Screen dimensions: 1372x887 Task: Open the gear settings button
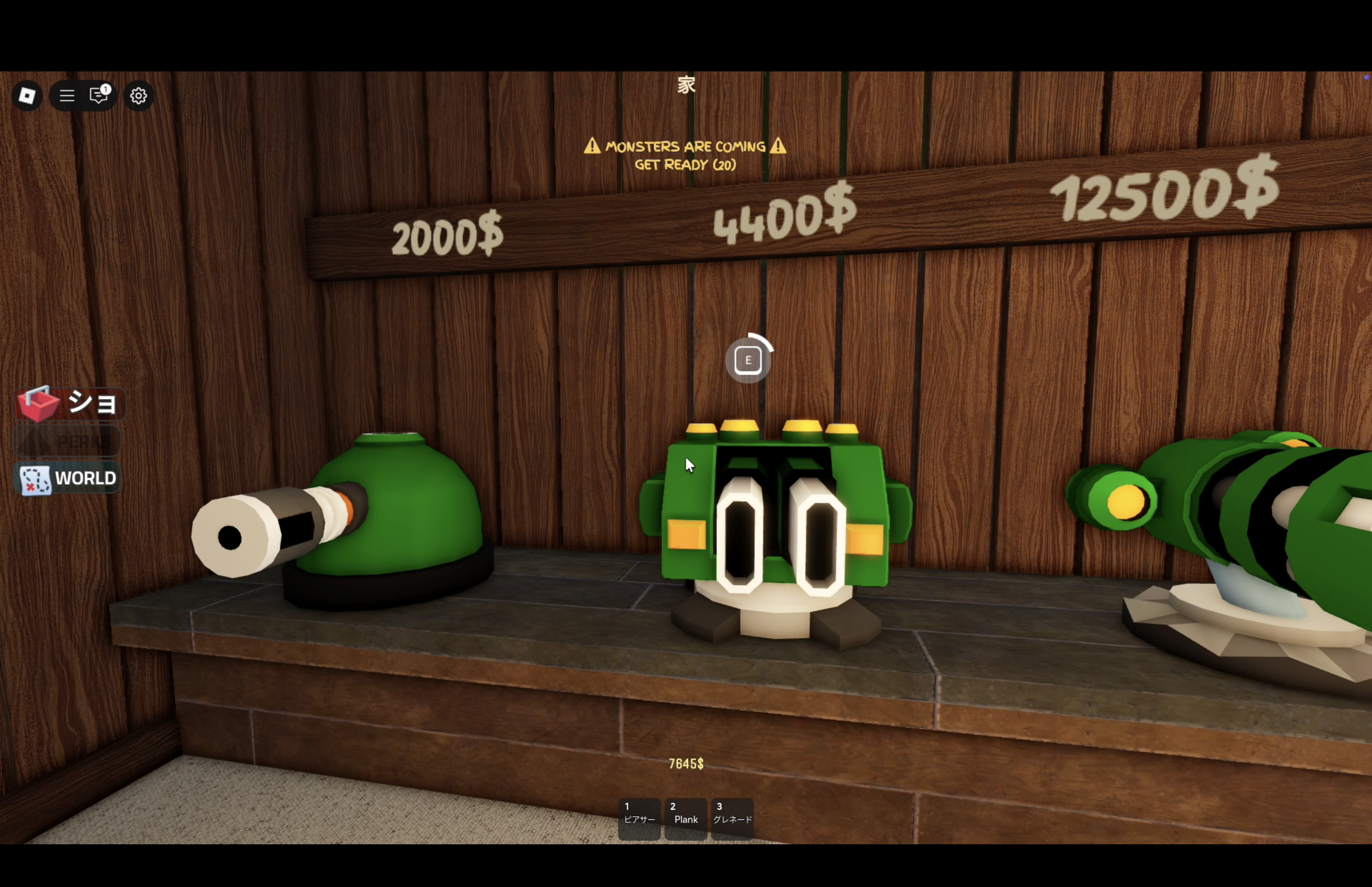click(x=138, y=96)
